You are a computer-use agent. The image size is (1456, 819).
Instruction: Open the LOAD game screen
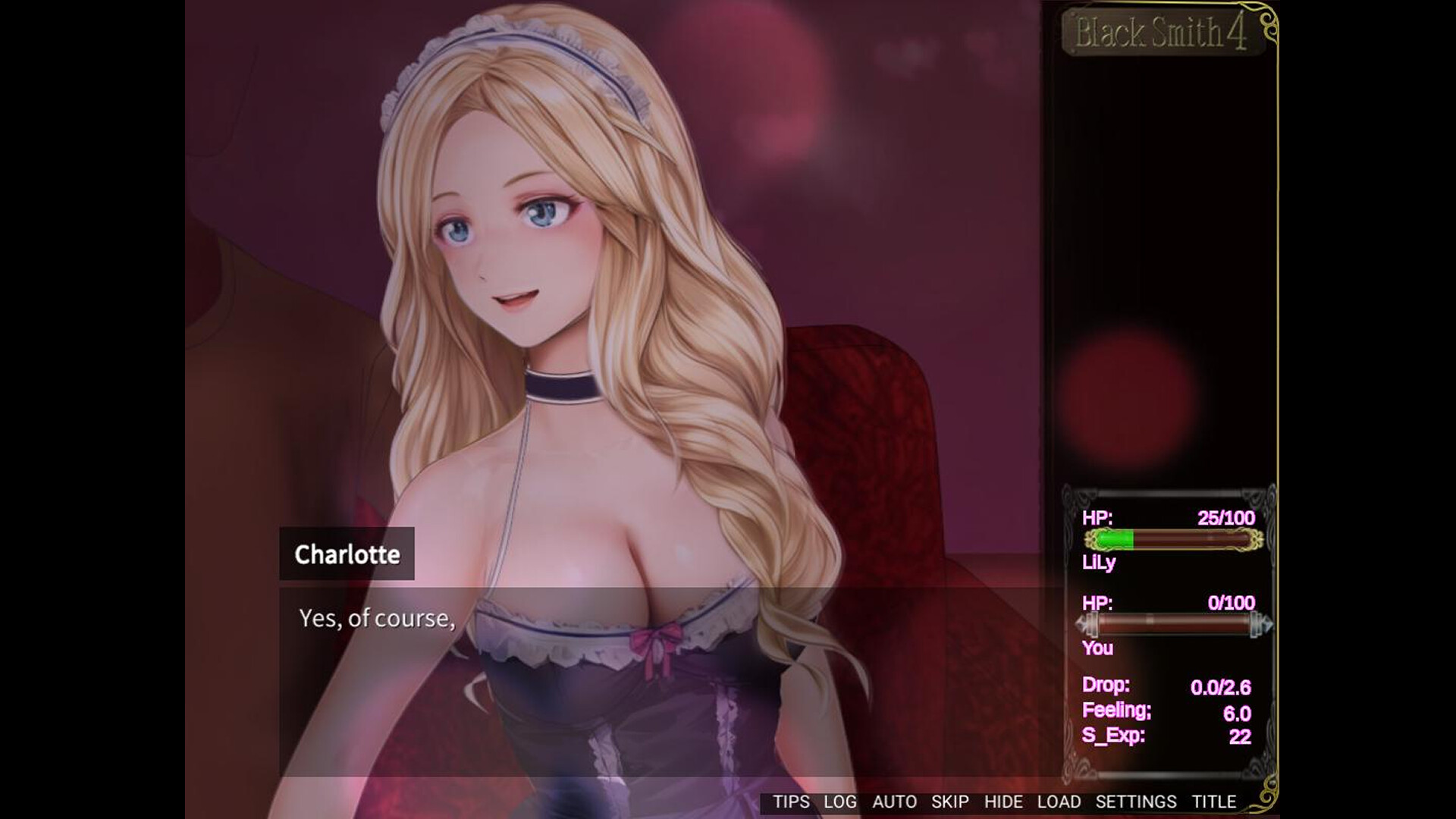[x=1060, y=802]
